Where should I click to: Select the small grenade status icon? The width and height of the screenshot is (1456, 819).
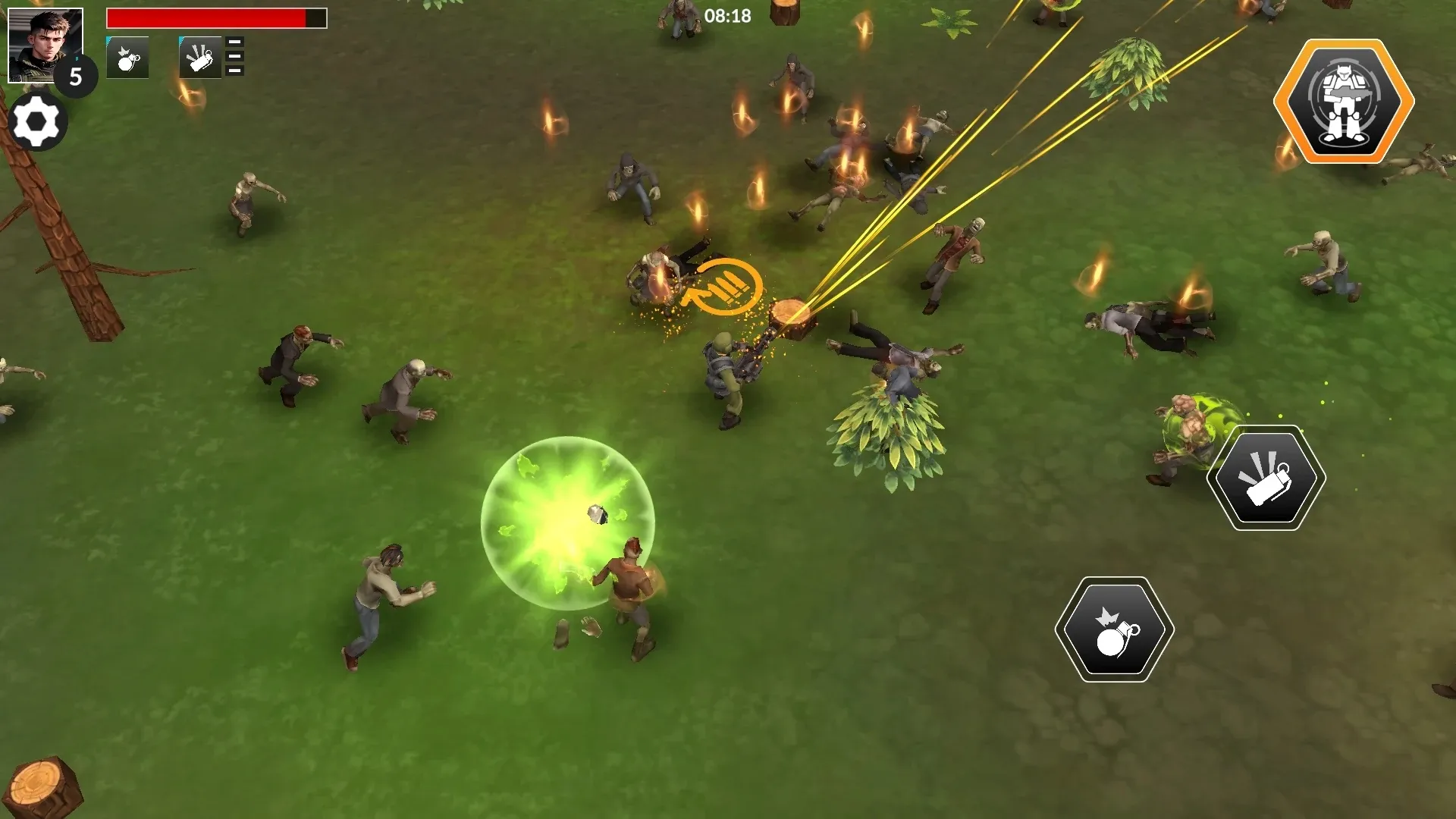(127, 58)
